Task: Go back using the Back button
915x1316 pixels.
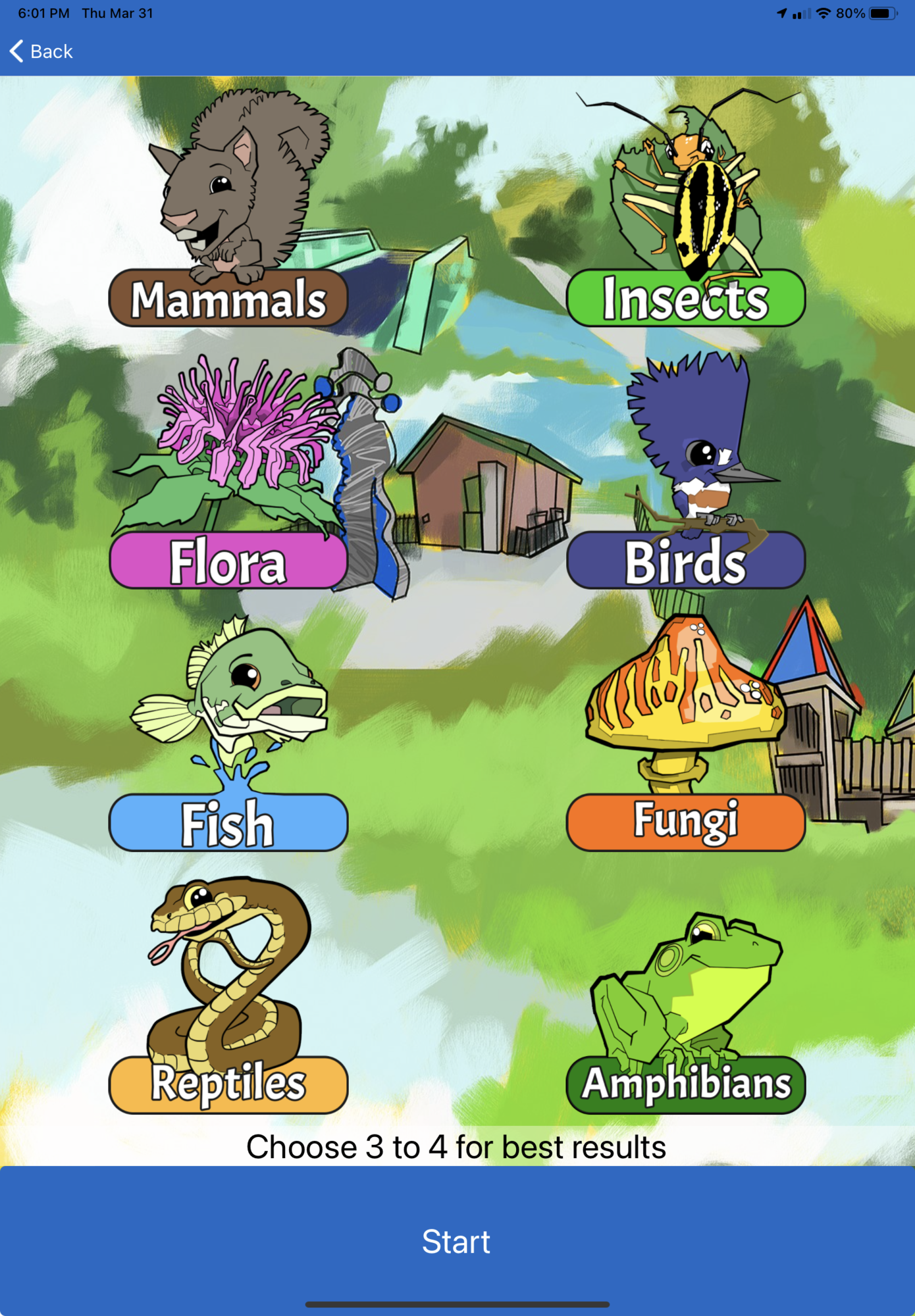Action: pos(42,51)
